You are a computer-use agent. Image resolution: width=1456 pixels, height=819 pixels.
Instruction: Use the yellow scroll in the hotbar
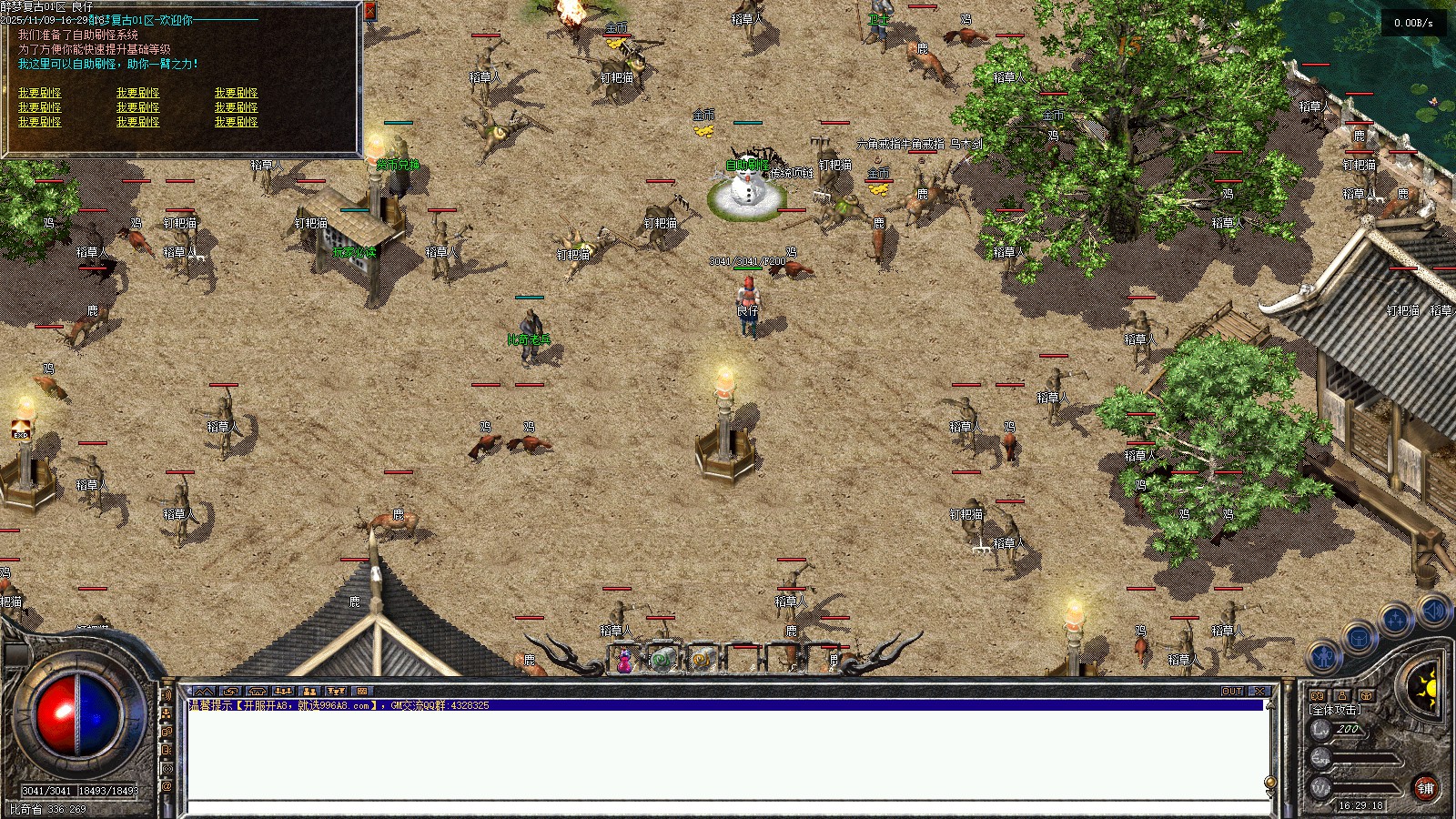[x=701, y=659]
